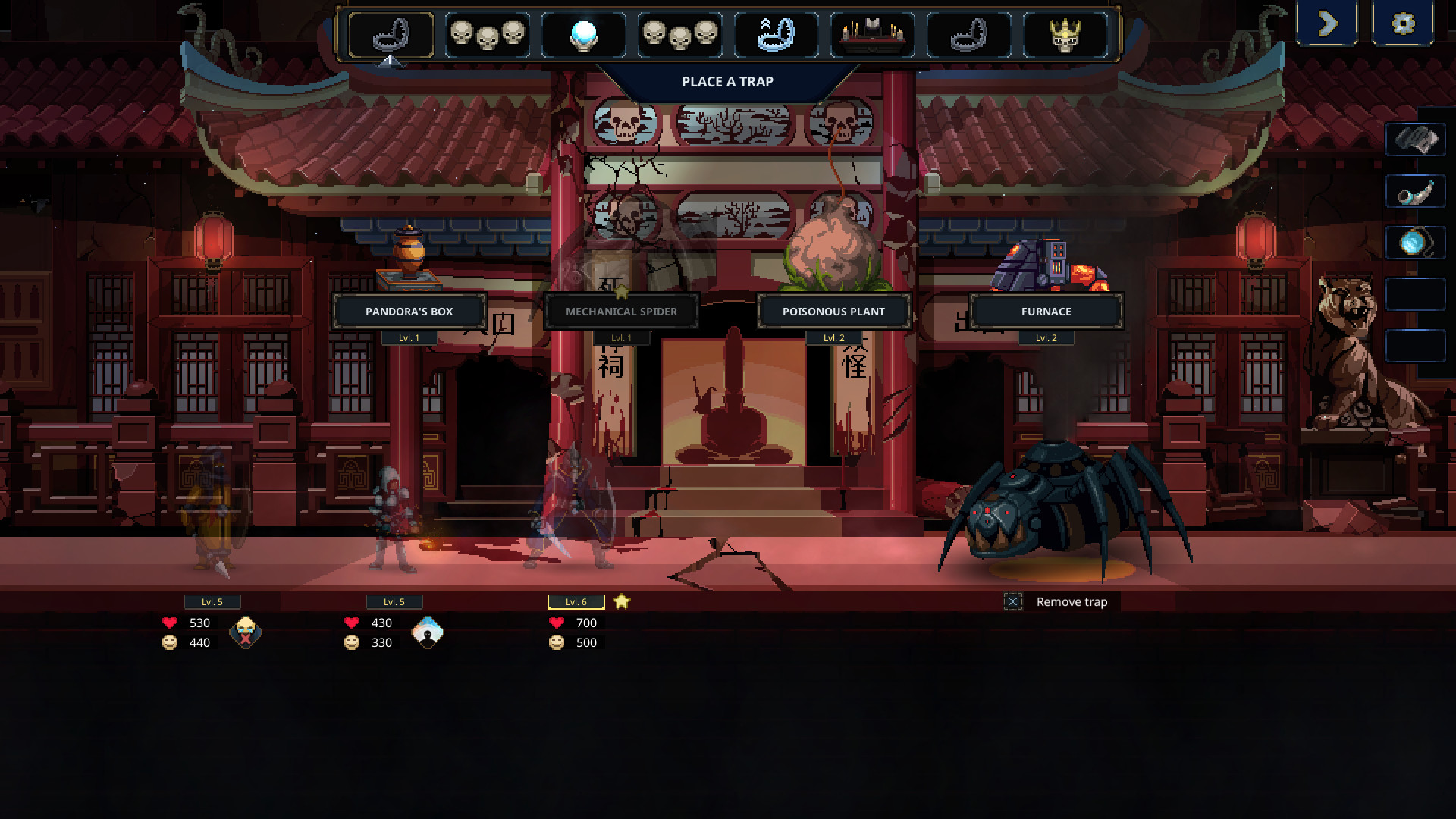The height and width of the screenshot is (819, 1456).
Task: Place the Poisonous Plant trap
Action: [833, 311]
